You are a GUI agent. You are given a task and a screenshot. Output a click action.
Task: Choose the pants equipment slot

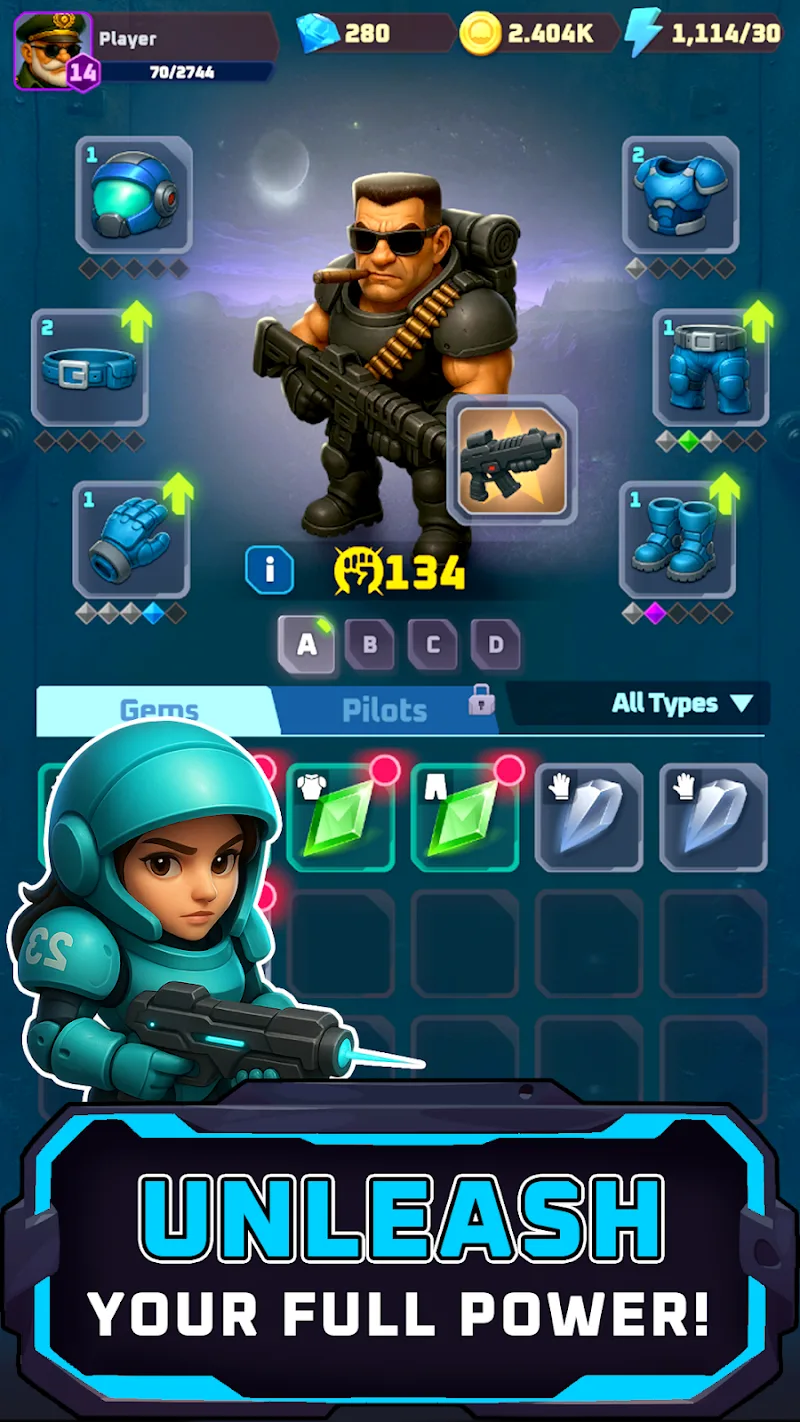click(x=710, y=368)
